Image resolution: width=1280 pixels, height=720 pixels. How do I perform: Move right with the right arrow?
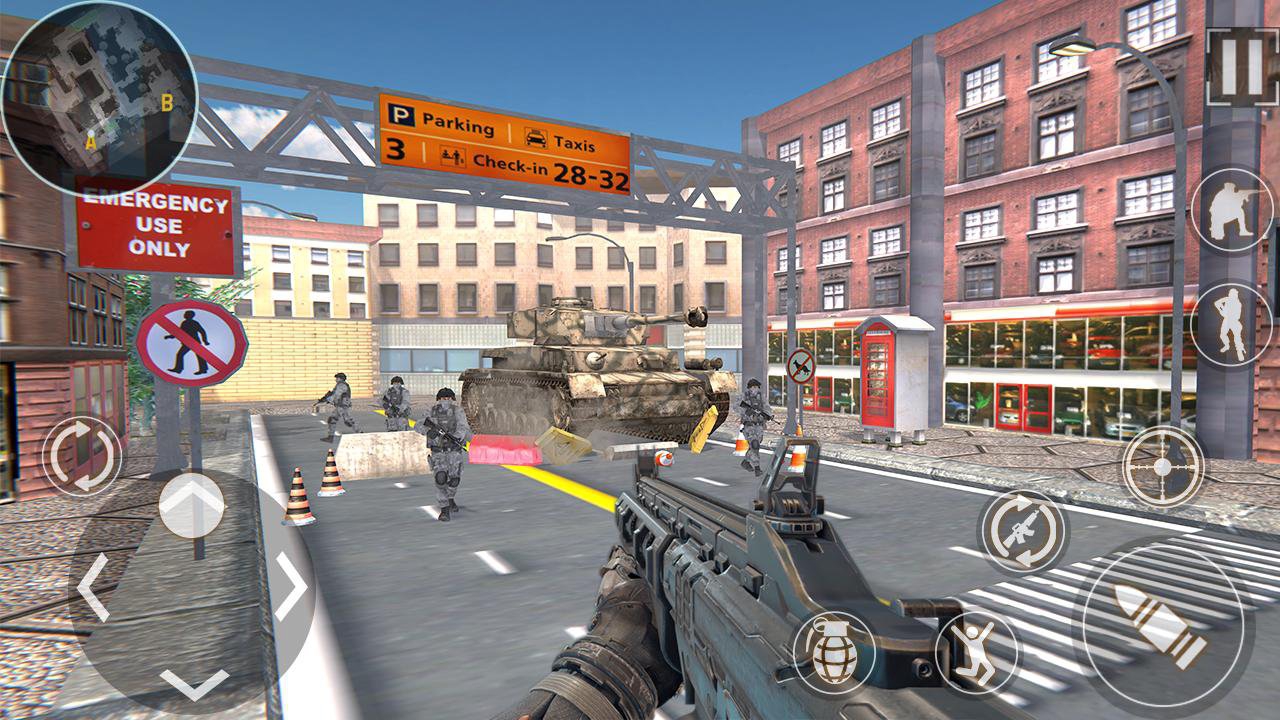coord(291,587)
